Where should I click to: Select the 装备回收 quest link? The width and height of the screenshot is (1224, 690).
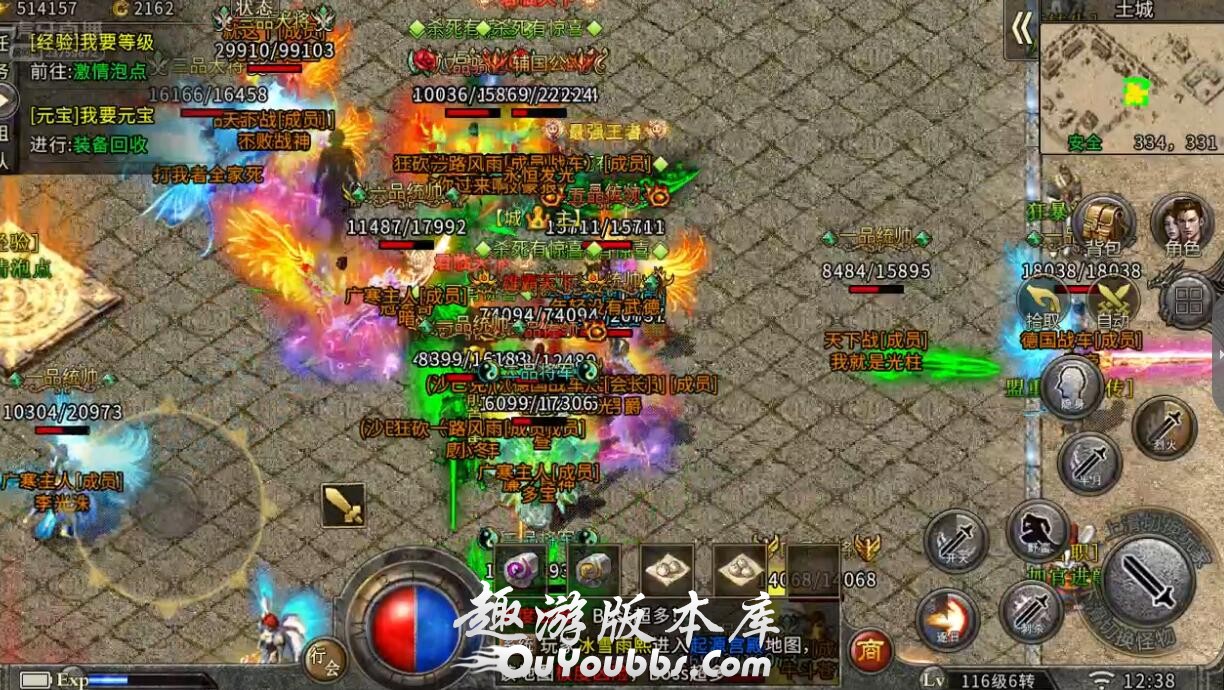pyautogui.click(x=110, y=144)
